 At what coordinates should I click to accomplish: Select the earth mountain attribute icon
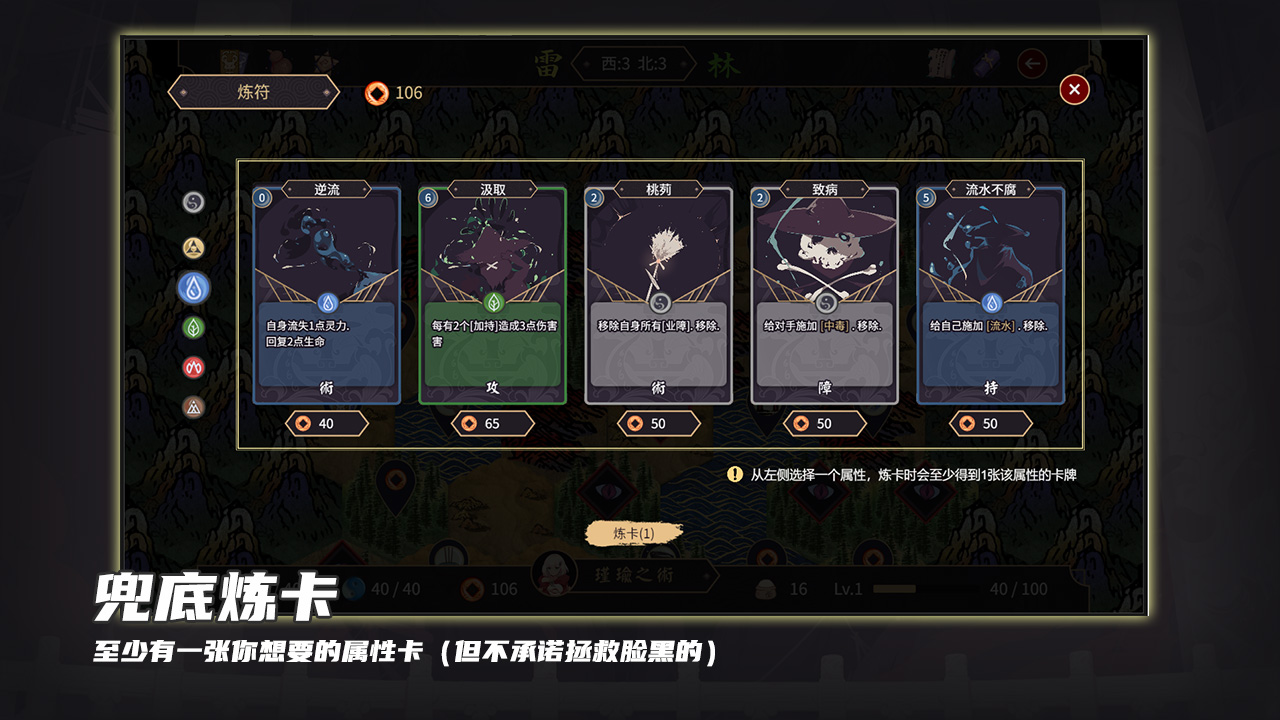point(194,407)
